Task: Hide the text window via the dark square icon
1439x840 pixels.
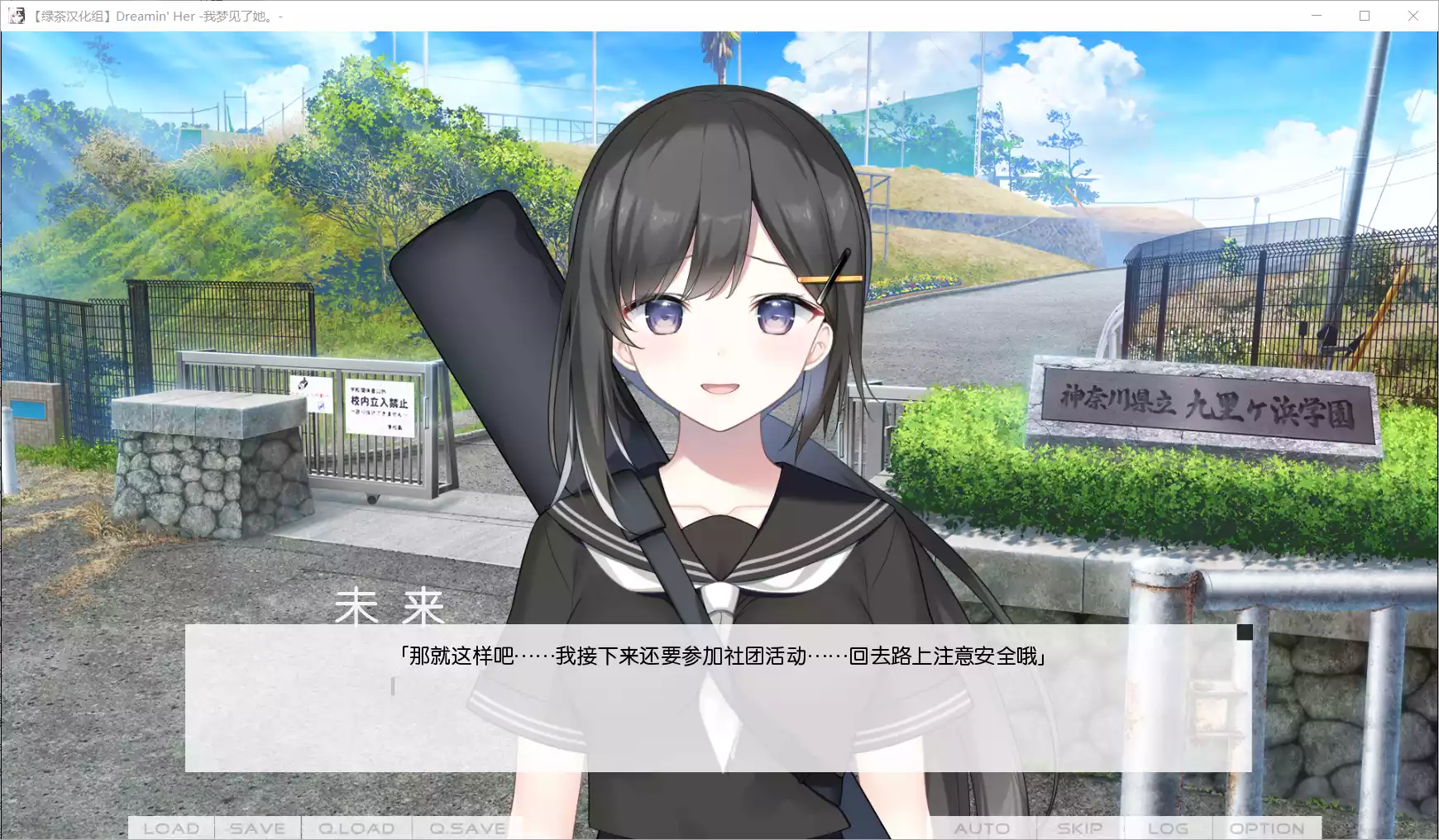Action: [1245, 631]
